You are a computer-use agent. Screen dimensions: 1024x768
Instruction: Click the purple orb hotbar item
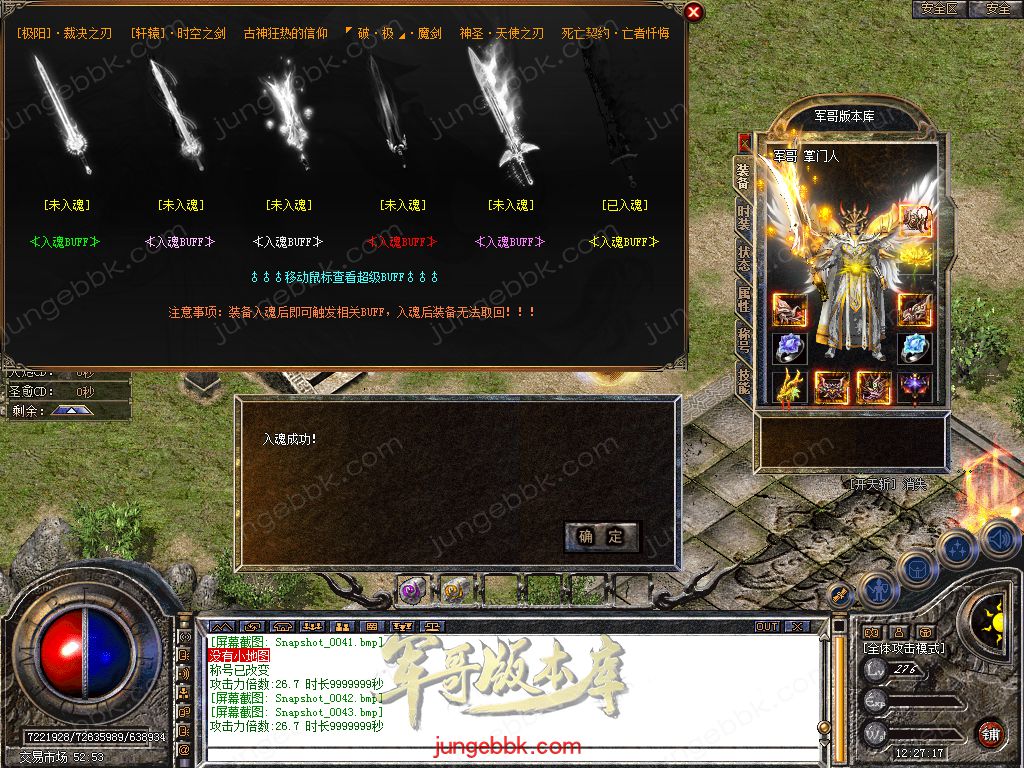(x=412, y=590)
